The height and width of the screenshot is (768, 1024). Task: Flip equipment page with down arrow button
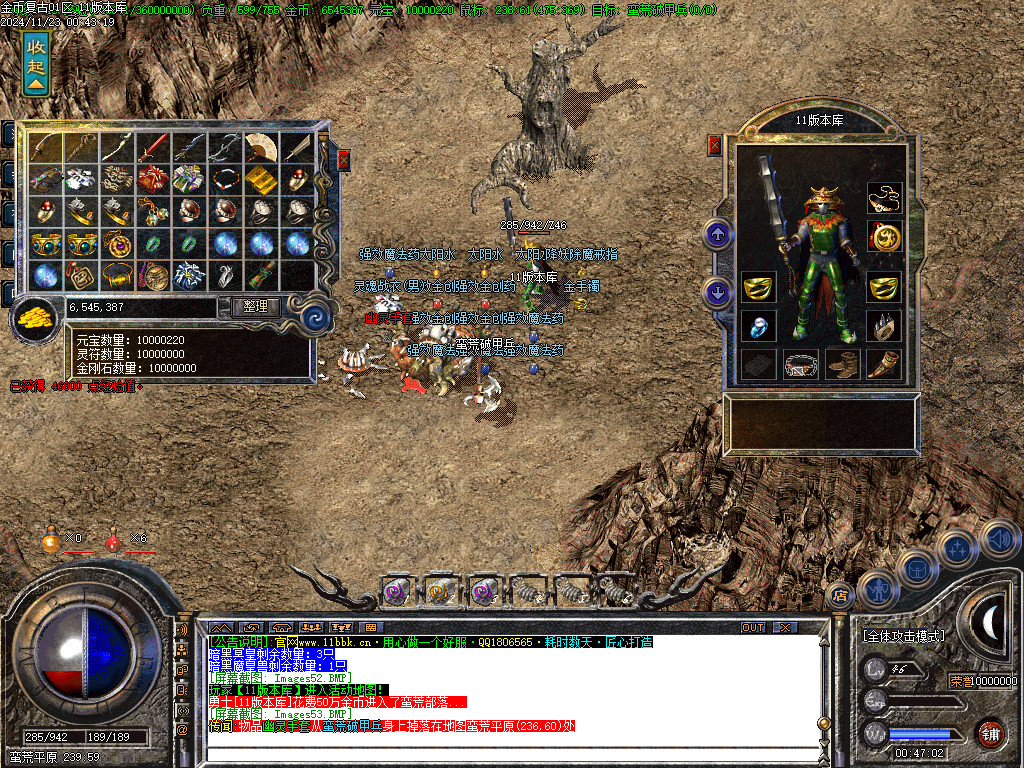point(718,292)
